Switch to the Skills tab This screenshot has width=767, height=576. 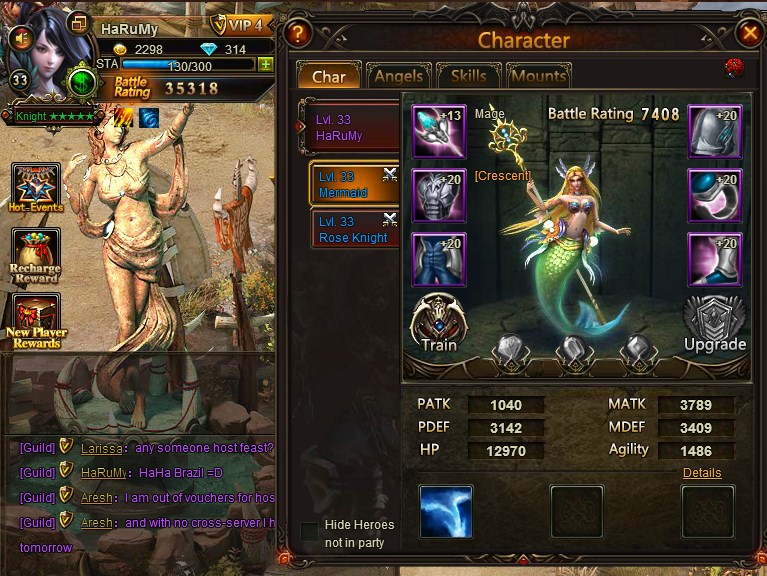pos(468,76)
